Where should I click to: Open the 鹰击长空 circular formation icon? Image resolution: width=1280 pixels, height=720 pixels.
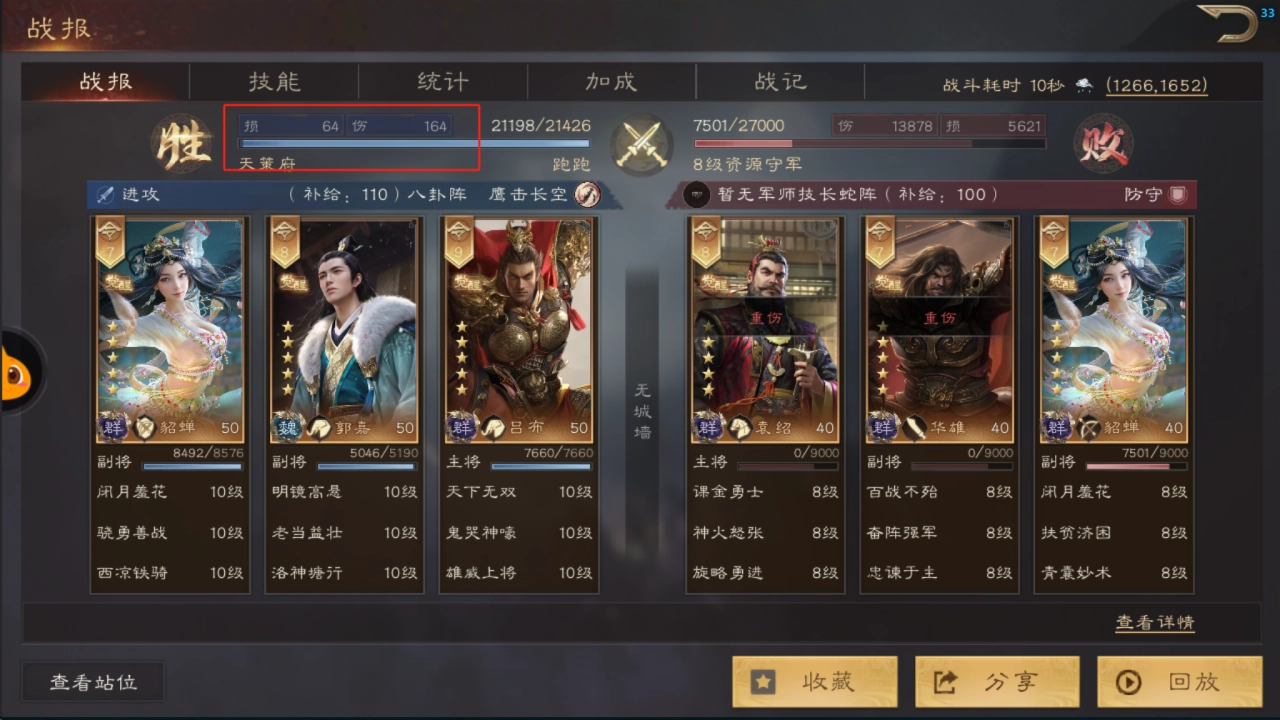click(588, 194)
